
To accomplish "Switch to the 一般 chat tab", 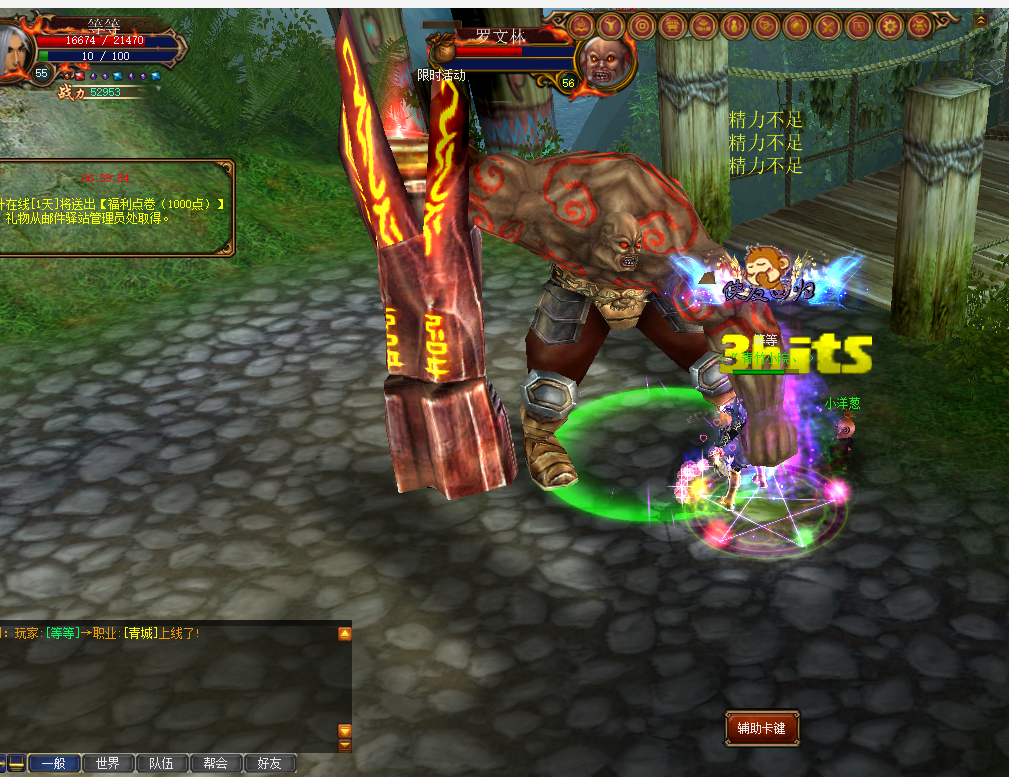I will coord(54,763).
